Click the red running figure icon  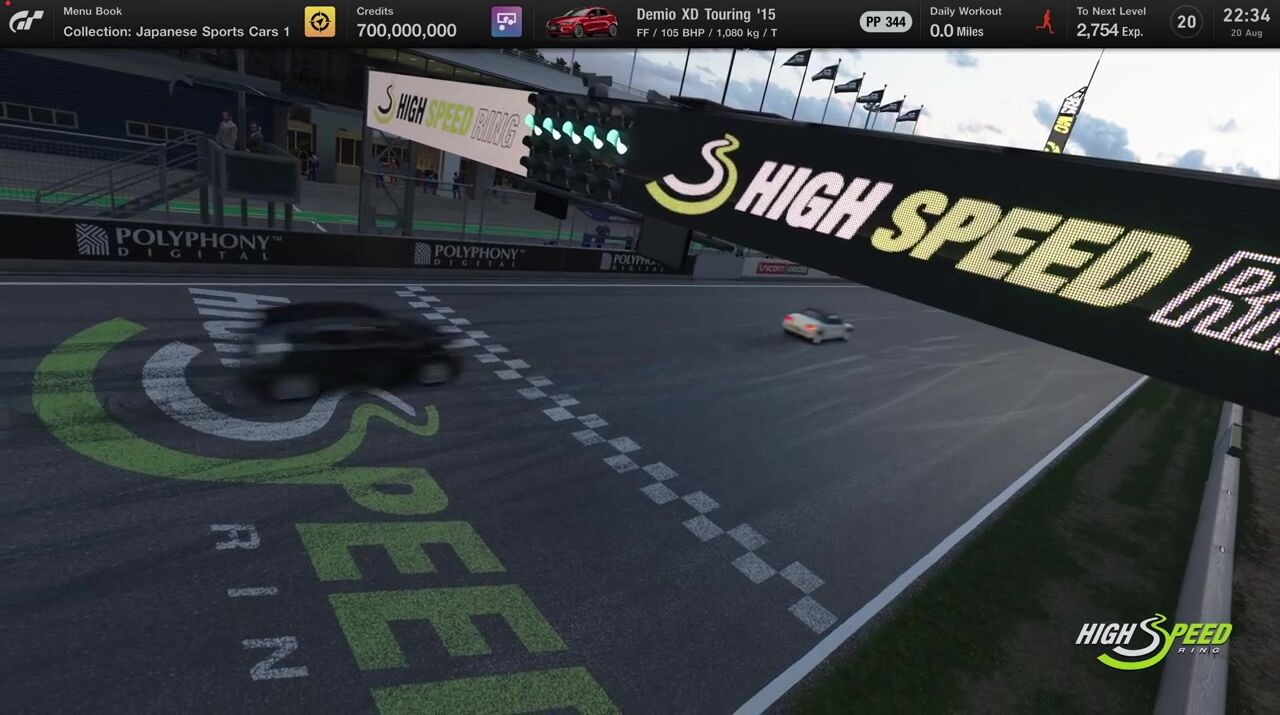click(1045, 21)
